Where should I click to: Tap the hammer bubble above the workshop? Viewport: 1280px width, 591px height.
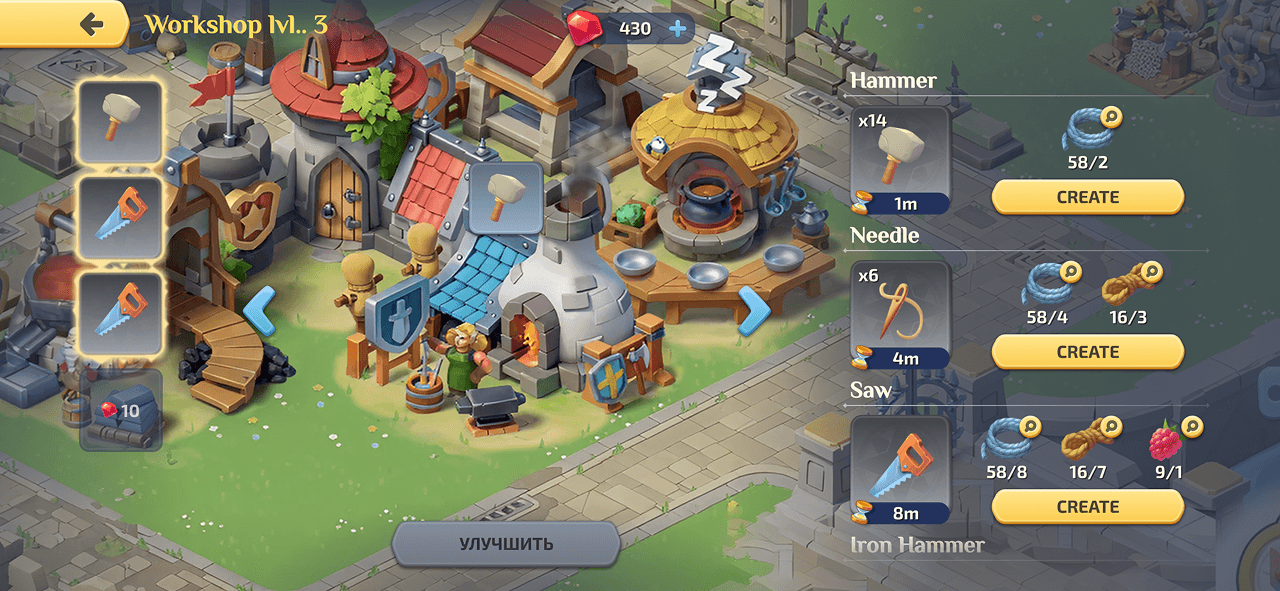click(x=506, y=196)
